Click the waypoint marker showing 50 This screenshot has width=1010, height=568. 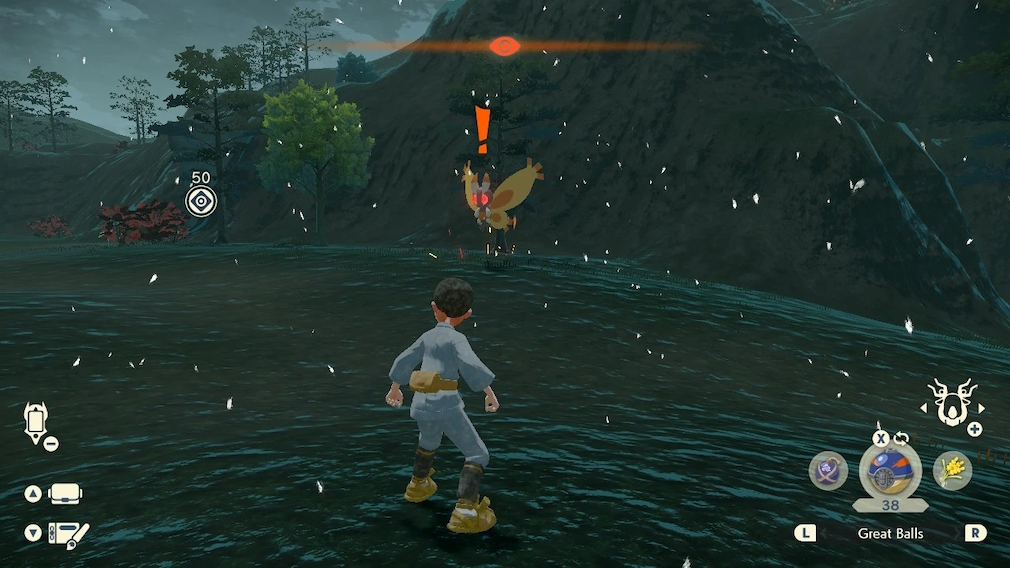click(201, 201)
